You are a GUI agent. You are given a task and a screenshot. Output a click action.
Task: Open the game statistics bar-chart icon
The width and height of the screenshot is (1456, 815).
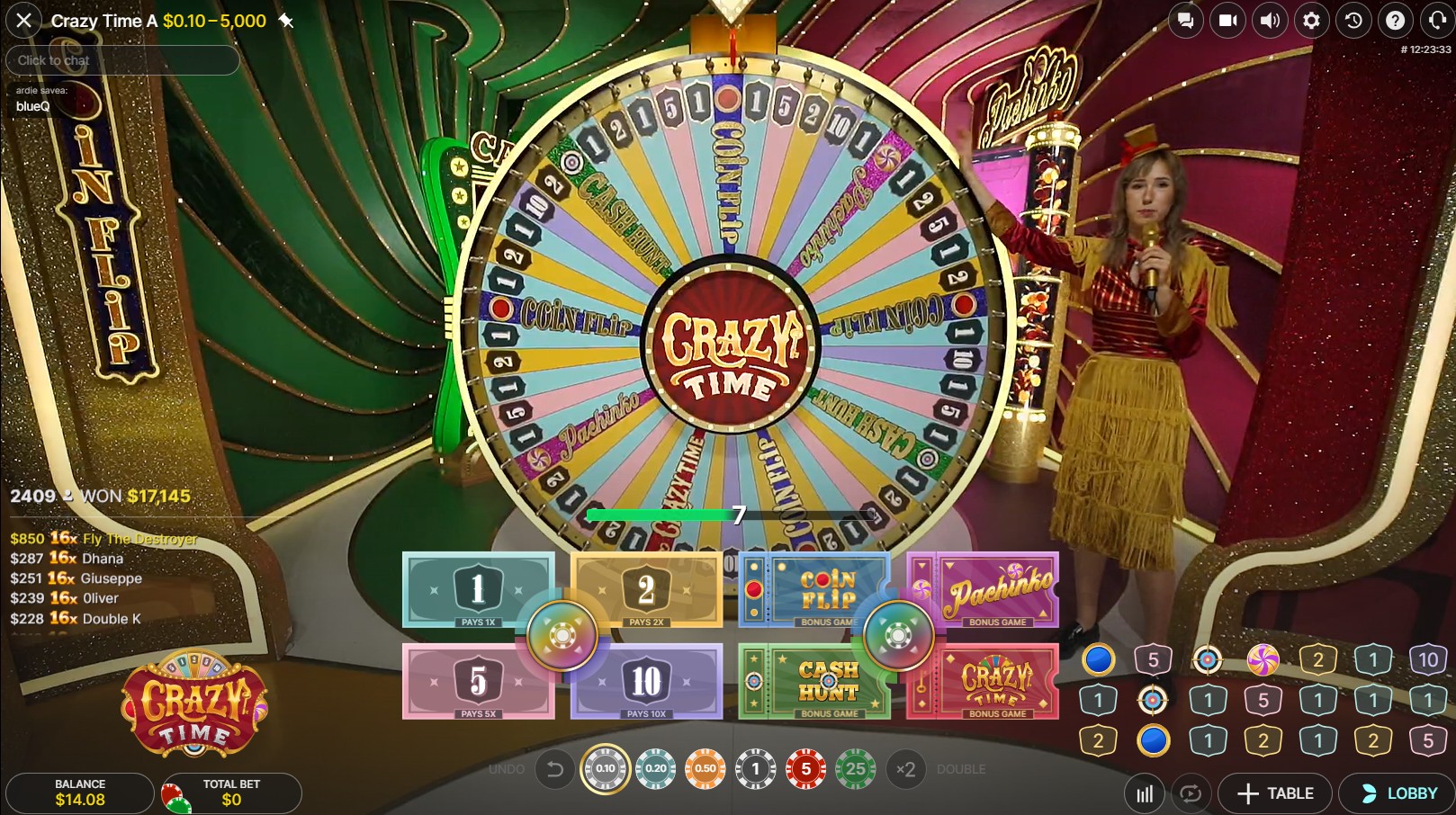point(1145,793)
